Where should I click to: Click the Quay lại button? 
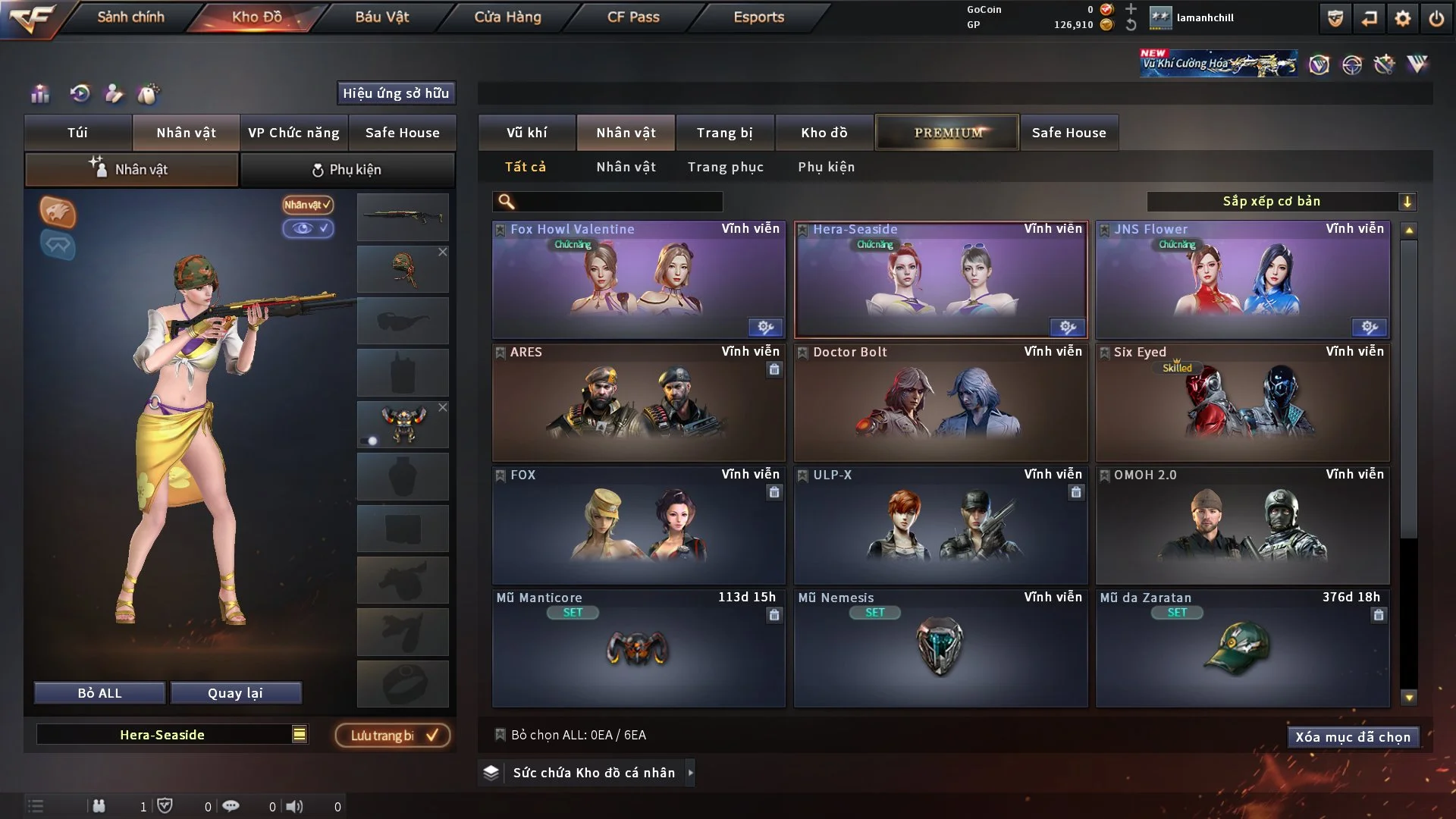(235, 693)
